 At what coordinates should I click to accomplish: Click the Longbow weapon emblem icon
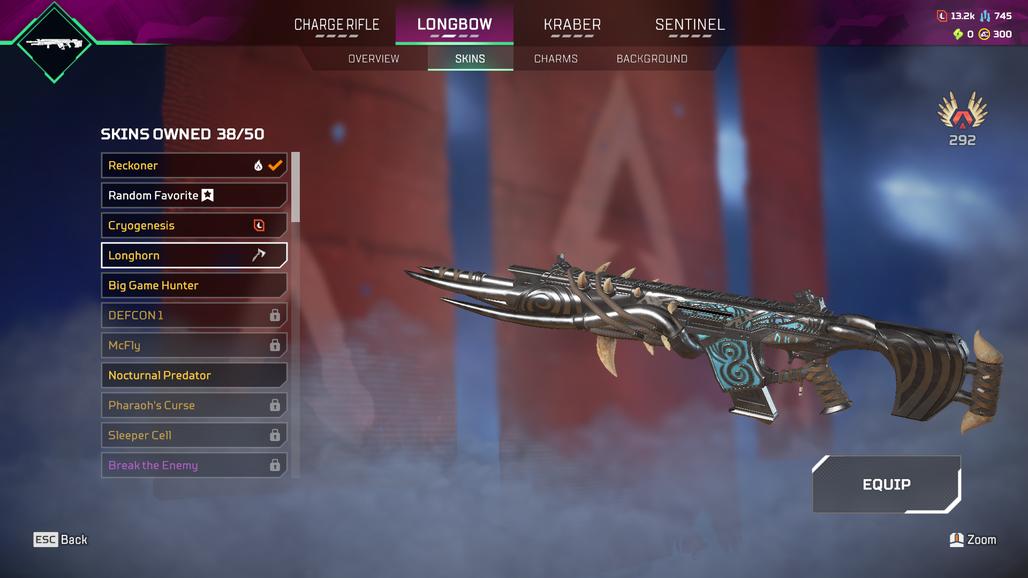tap(54, 43)
